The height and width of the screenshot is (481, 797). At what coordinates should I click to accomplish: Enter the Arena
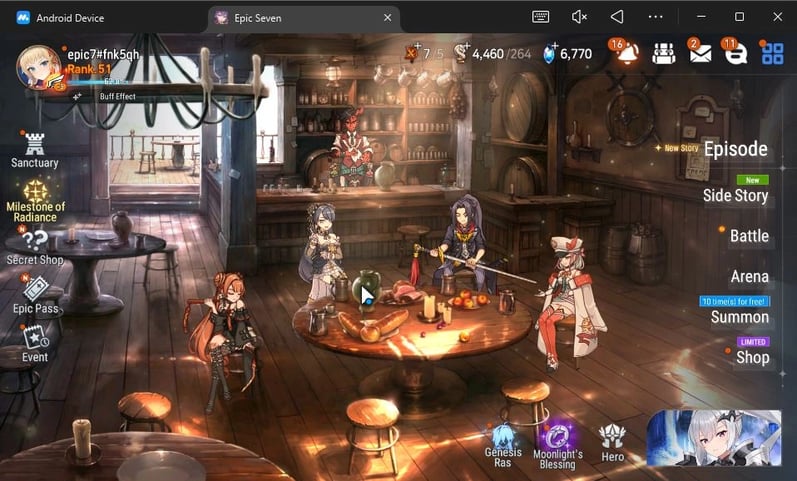tap(749, 276)
